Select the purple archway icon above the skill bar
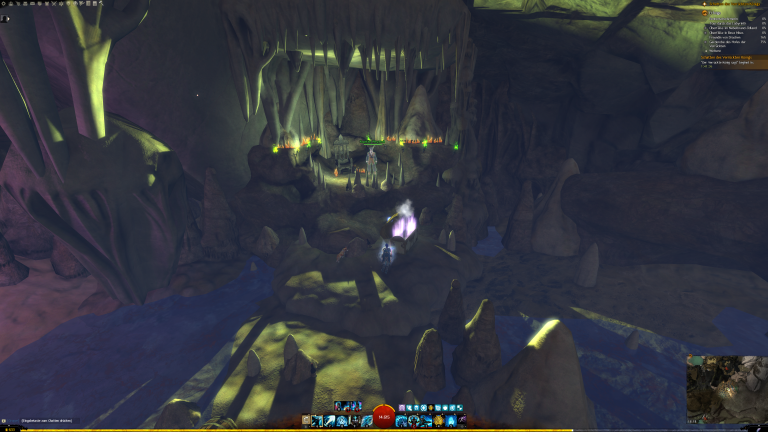This screenshot has height=432, width=768. (401, 408)
